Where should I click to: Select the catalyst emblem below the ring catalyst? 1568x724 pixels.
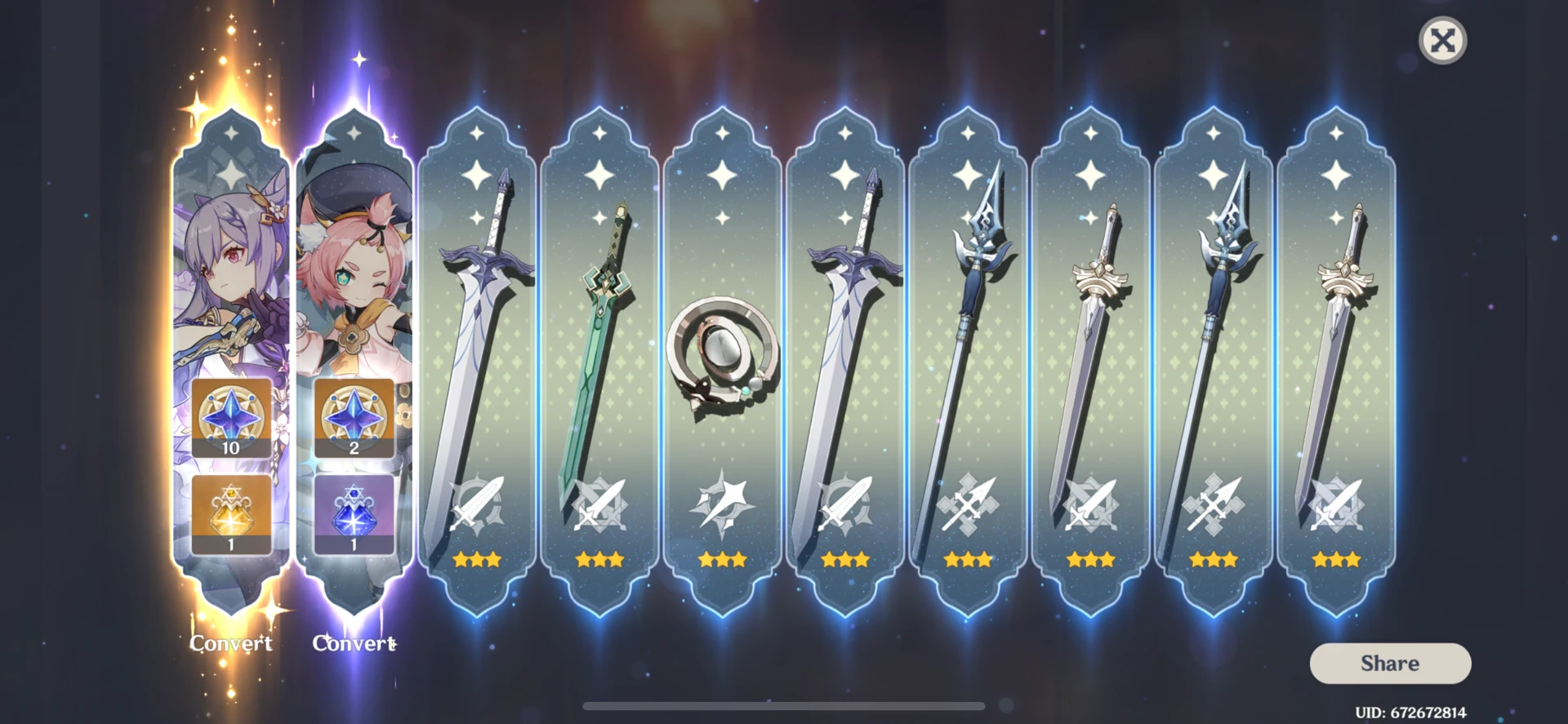pos(722,506)
